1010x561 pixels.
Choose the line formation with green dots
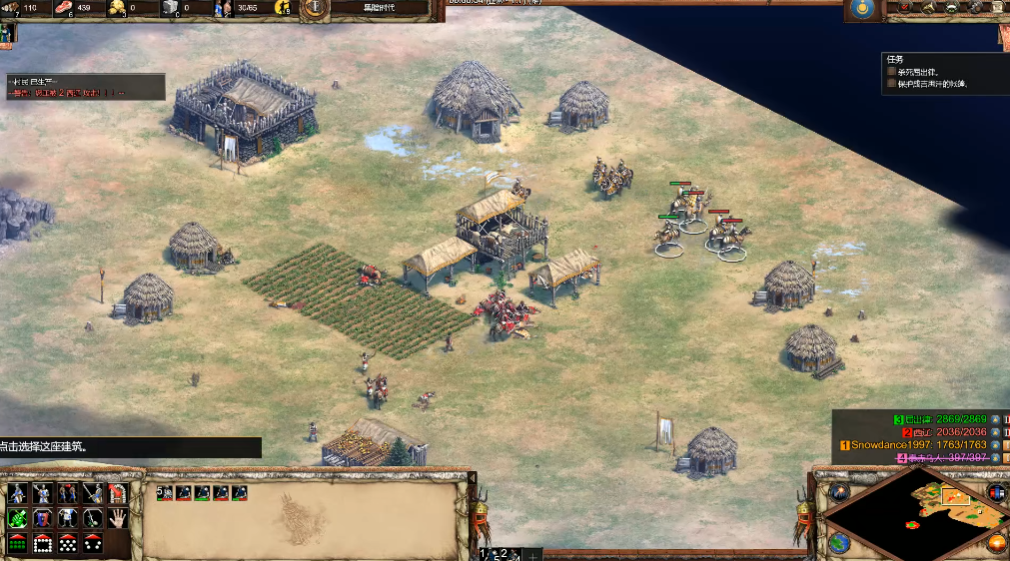tap(17, 543)
